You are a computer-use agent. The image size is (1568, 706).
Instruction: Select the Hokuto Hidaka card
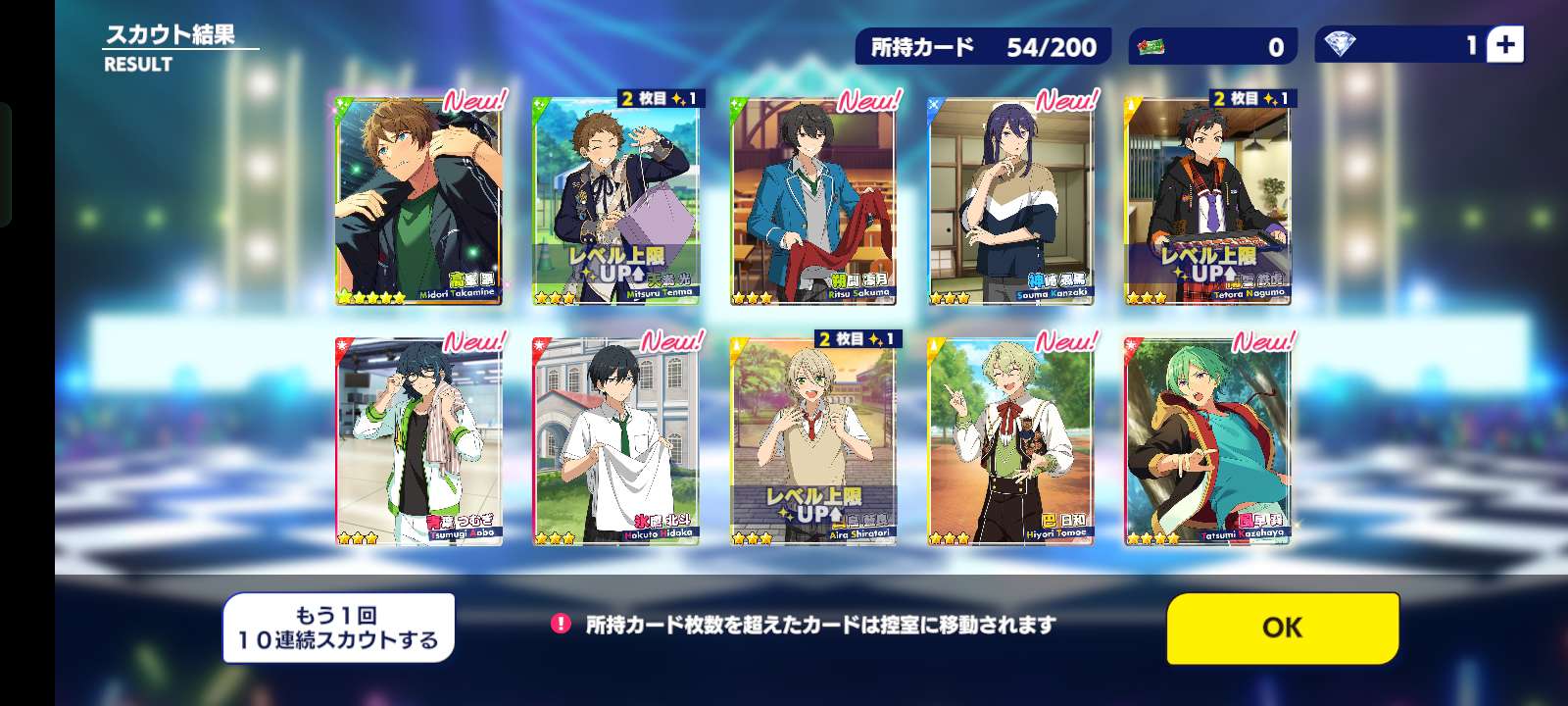tap(615, 441)
